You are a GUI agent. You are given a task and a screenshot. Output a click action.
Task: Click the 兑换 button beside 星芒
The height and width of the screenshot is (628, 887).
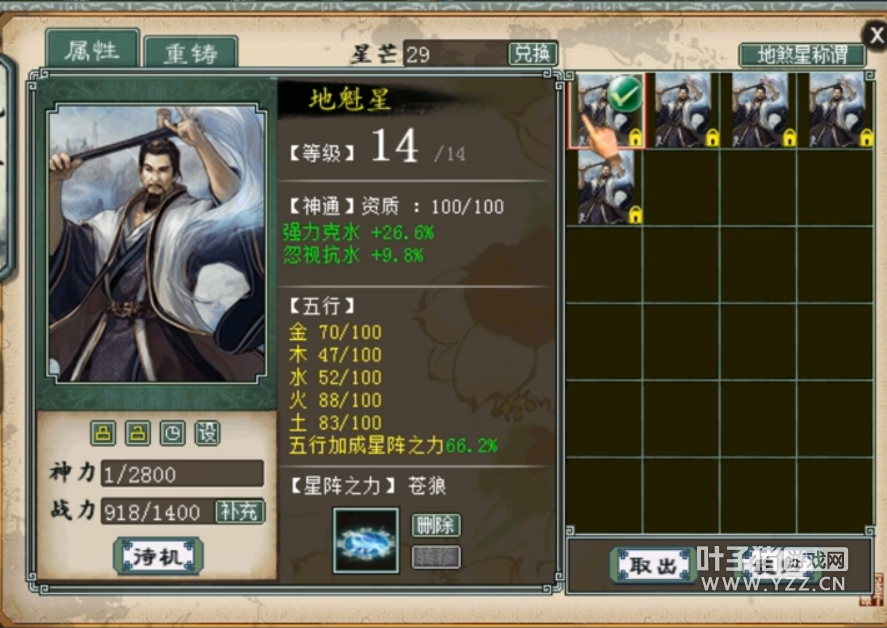[x=532, y=54]
